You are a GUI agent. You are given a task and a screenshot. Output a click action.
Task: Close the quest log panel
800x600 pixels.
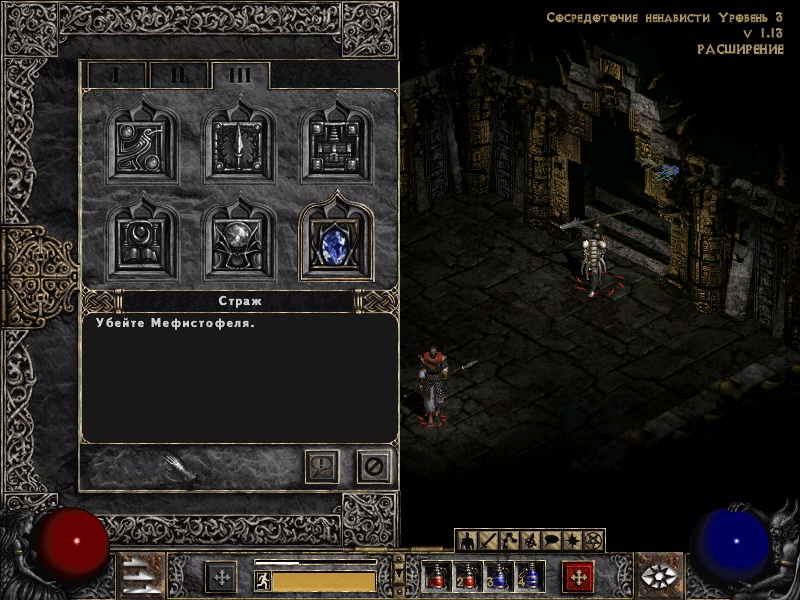pos(374,466)
